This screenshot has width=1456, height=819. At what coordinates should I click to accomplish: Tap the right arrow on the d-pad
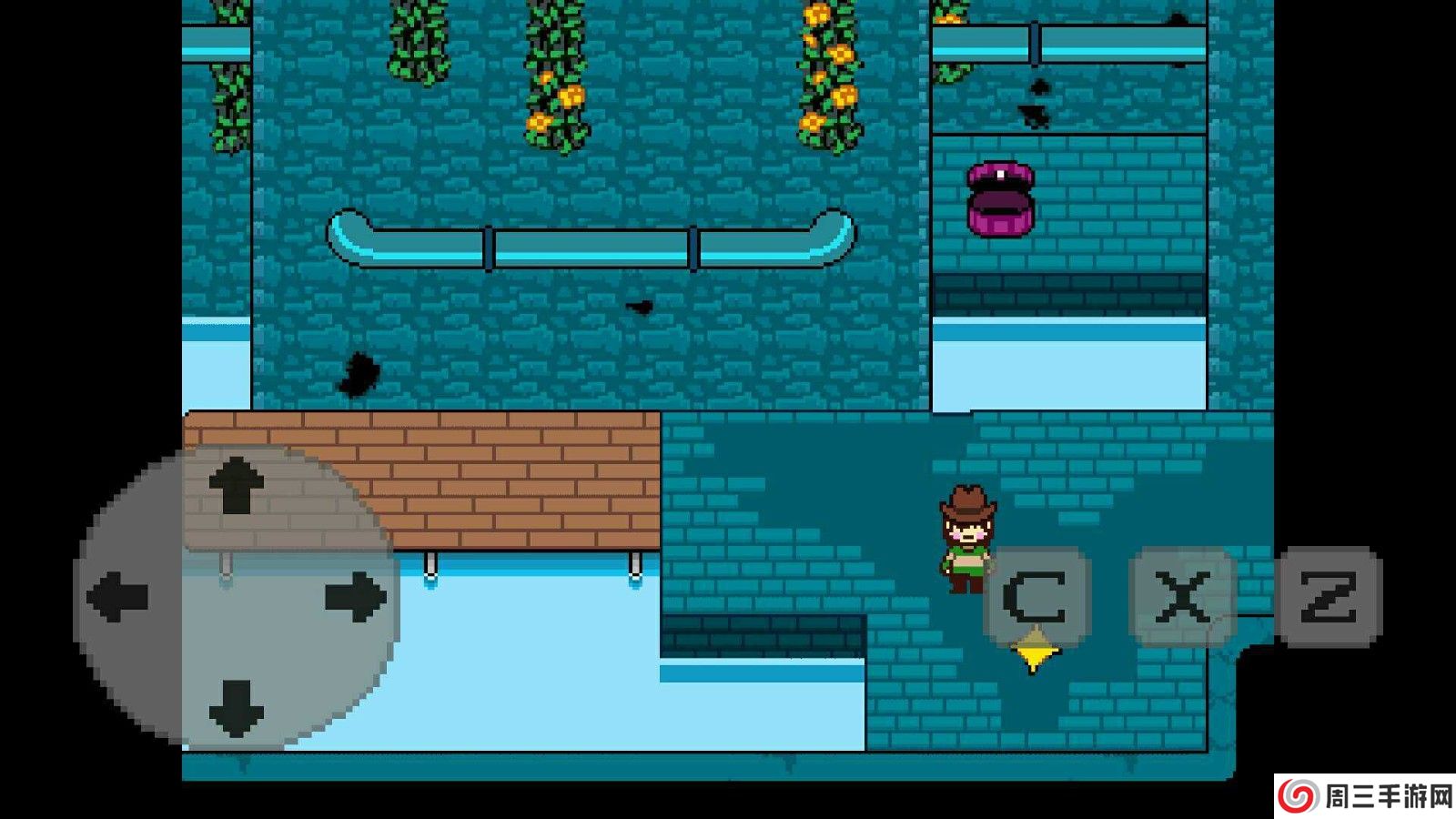(x=355, y=597)
